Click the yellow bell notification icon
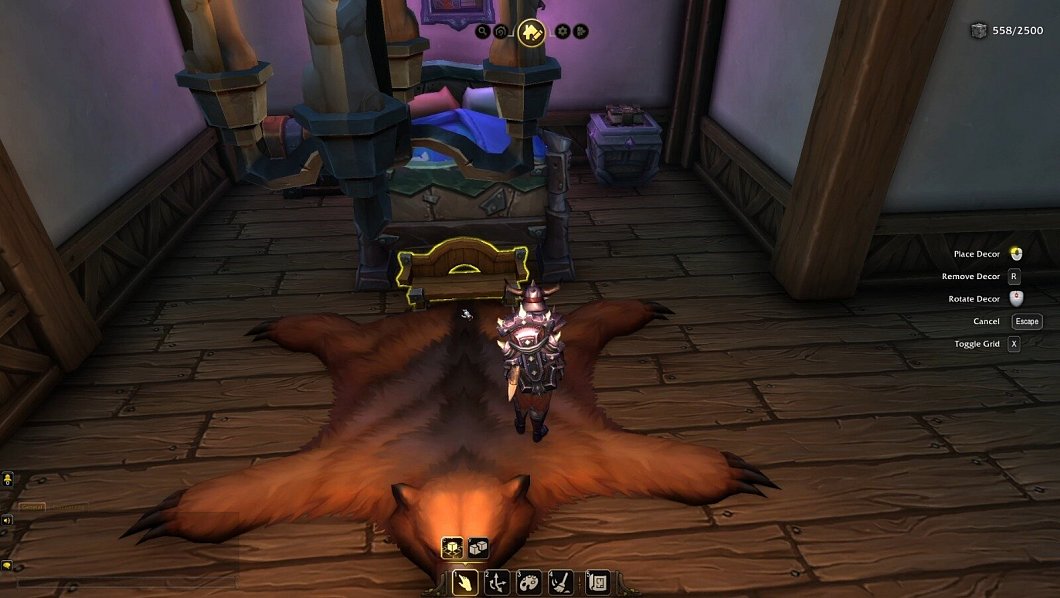The width and height of the screenshot is (1060, 598). click(7, 480)
